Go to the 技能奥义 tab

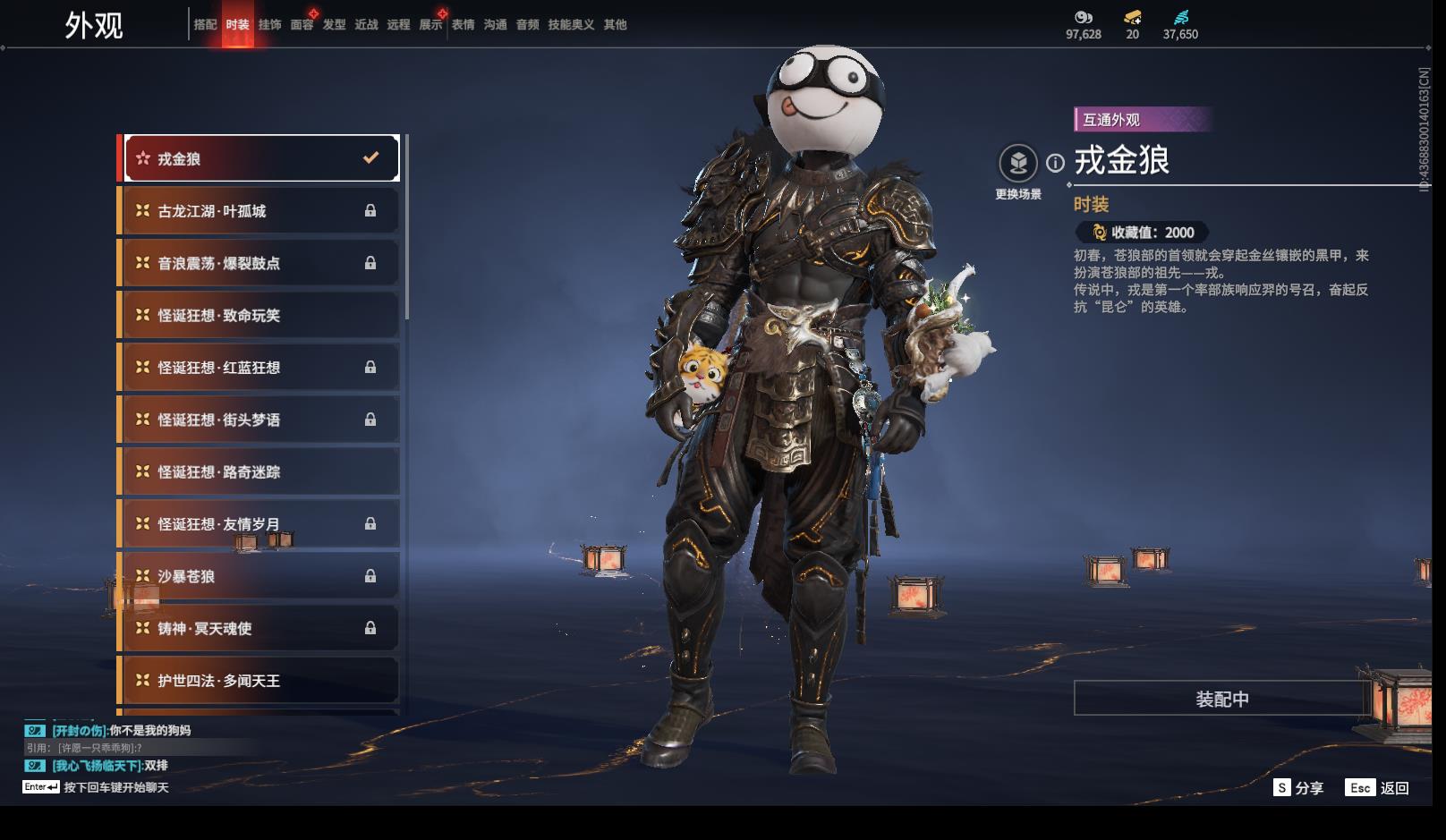pyautogui.click(x=571, y=25)
